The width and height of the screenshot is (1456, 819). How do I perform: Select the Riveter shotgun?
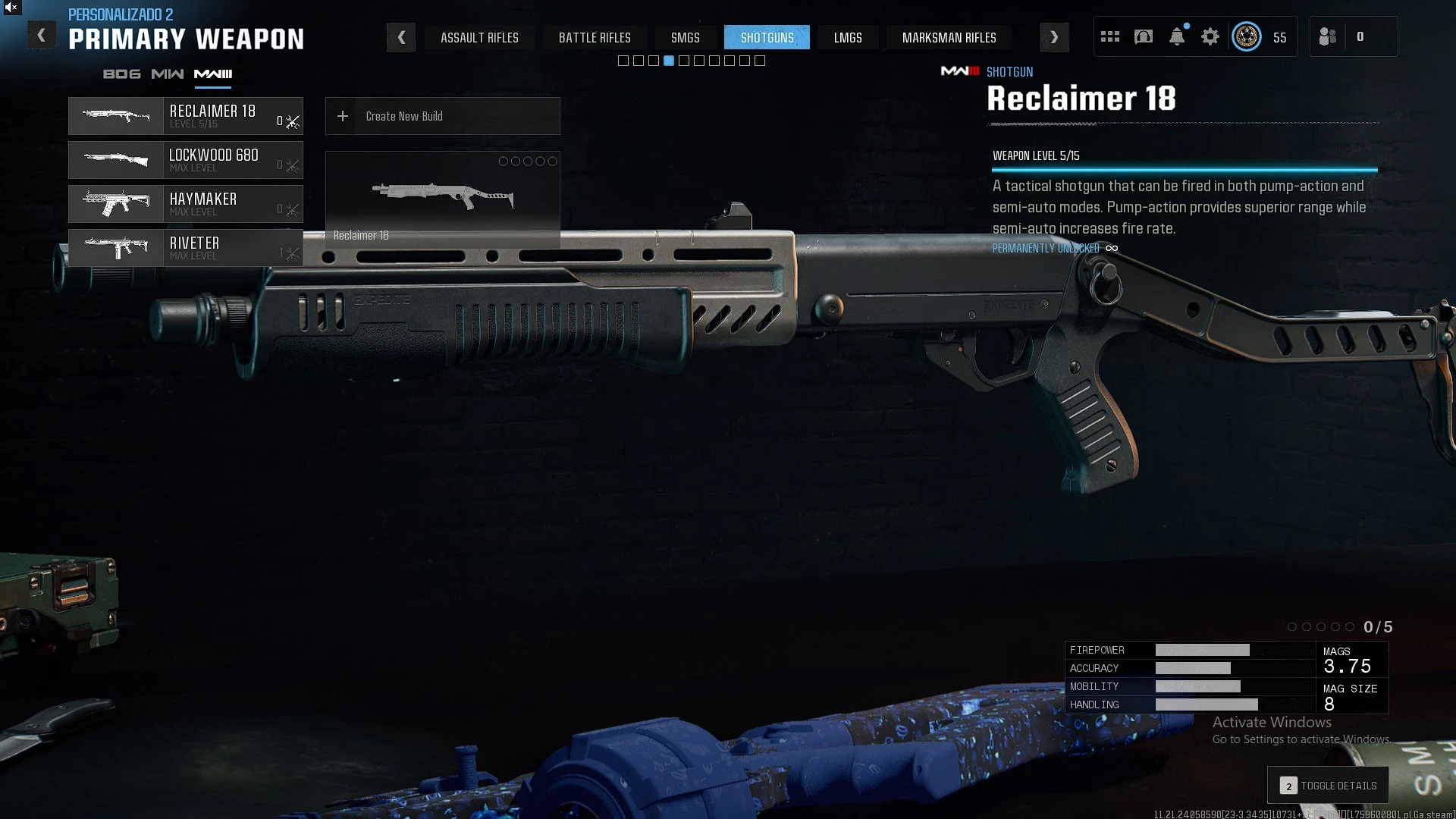(x=186, y=248)
